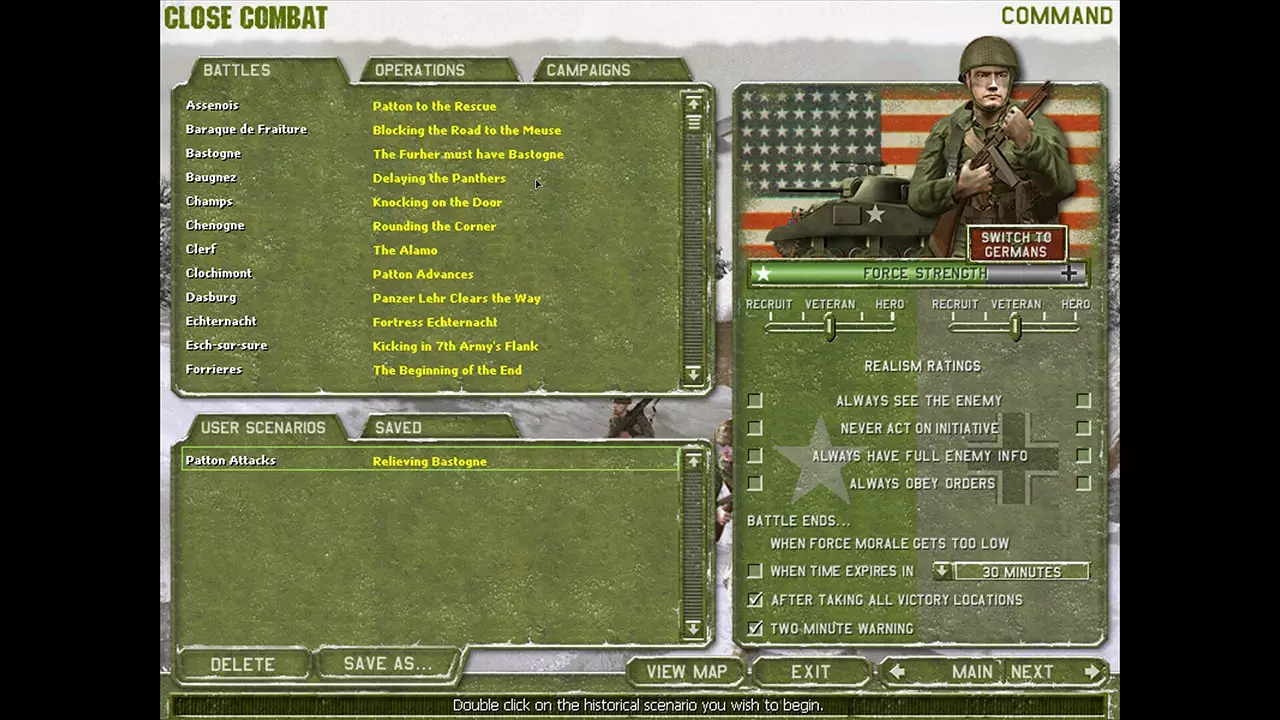Enable Always See The Enemy for Americans
Screen dimensions: 1280x720
pos(755,400)
